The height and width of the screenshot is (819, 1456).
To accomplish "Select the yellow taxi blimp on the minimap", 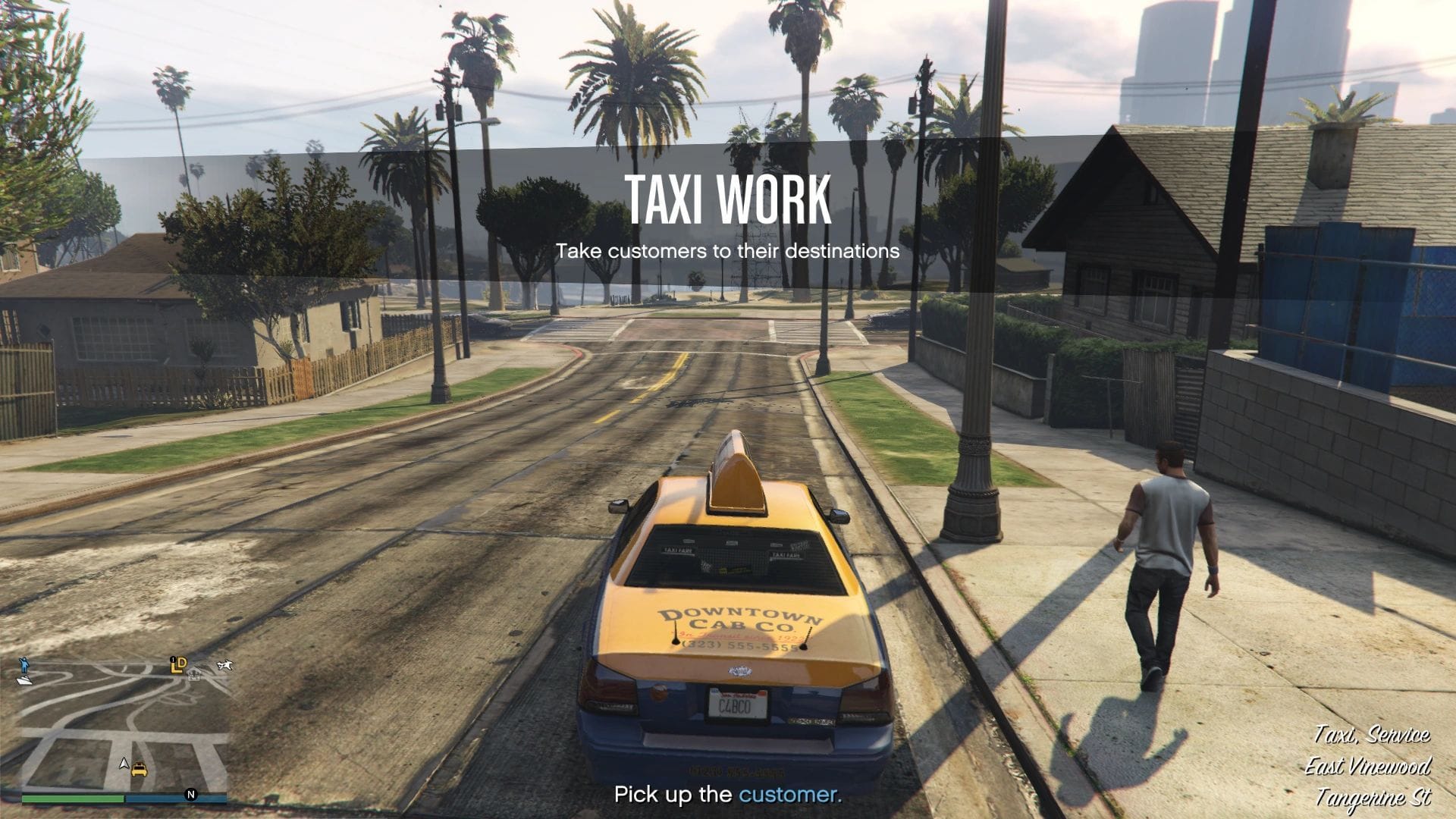I will 140,769.
